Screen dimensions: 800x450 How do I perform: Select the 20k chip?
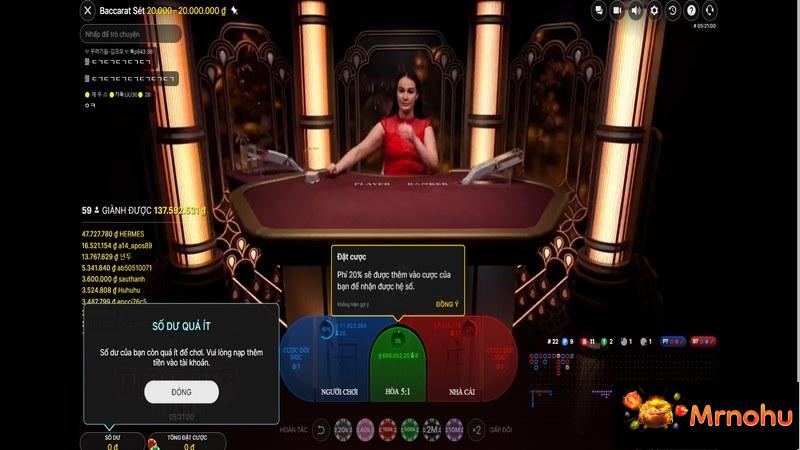click(x=343, y=430)
